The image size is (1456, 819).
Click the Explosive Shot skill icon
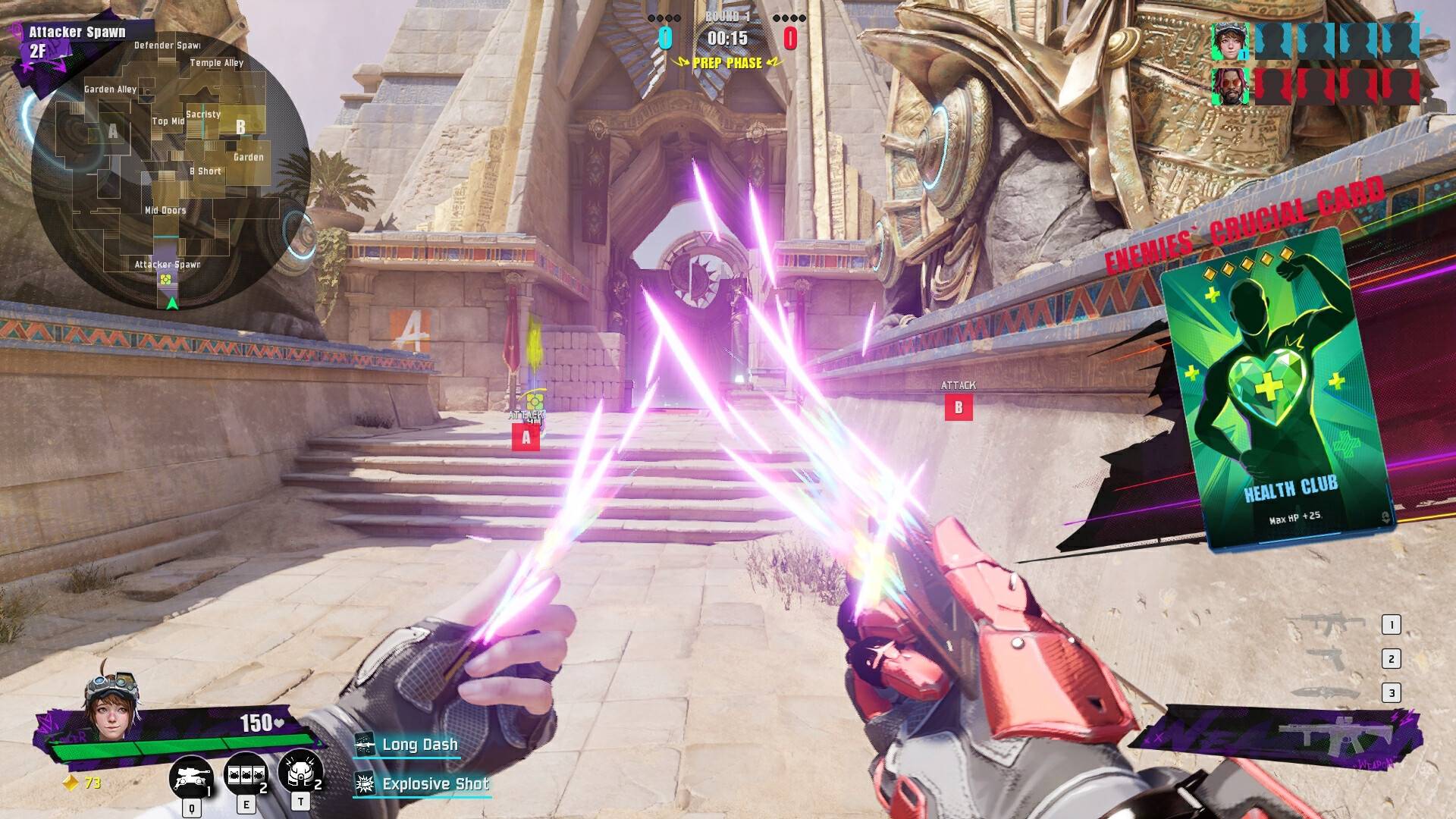point(367,784)
